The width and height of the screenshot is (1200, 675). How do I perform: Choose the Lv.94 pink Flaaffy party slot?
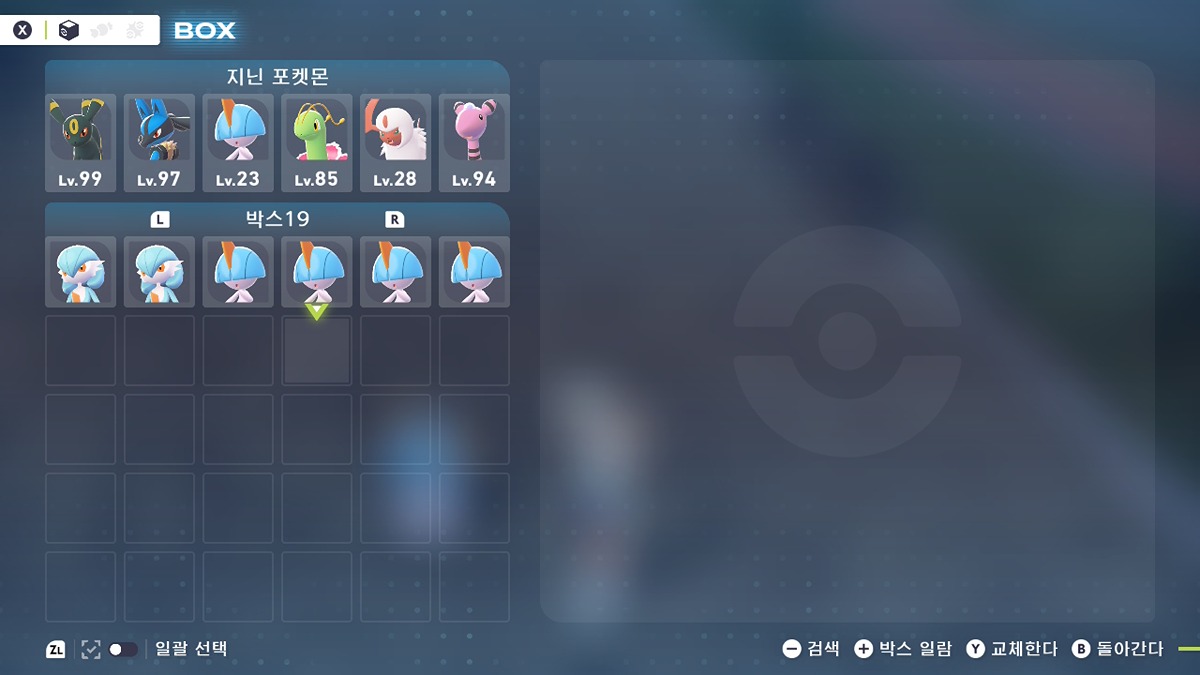pos(474,142)
